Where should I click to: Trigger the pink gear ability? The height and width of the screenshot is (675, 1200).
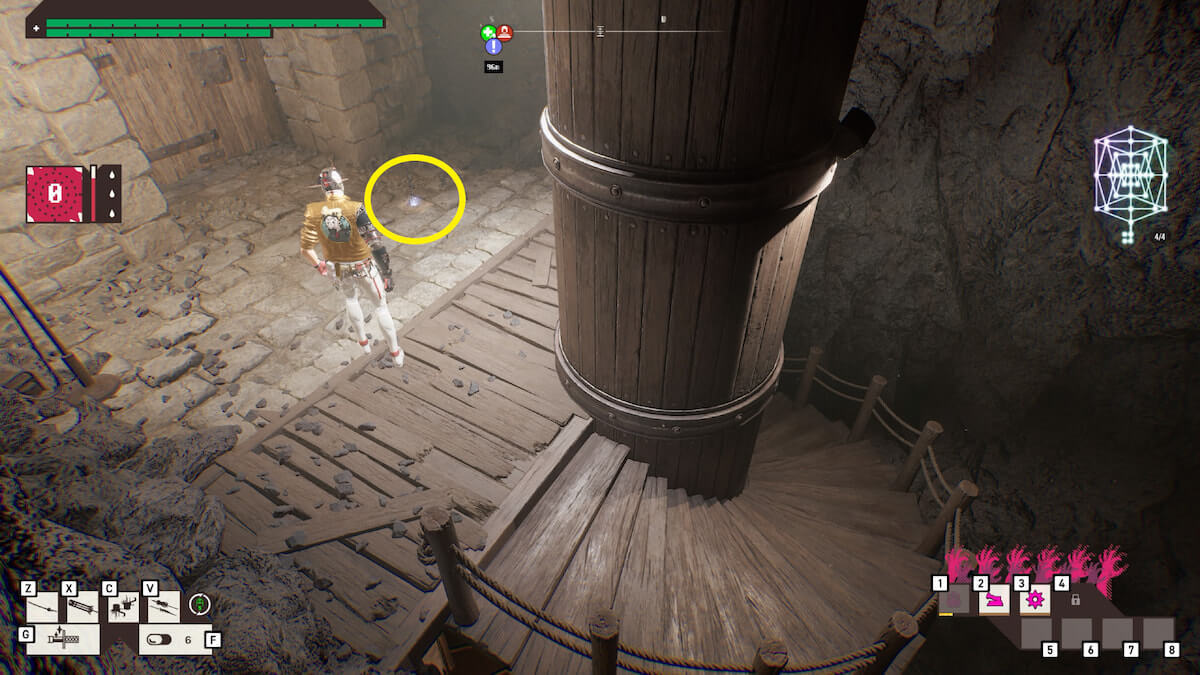point(1034,600)
